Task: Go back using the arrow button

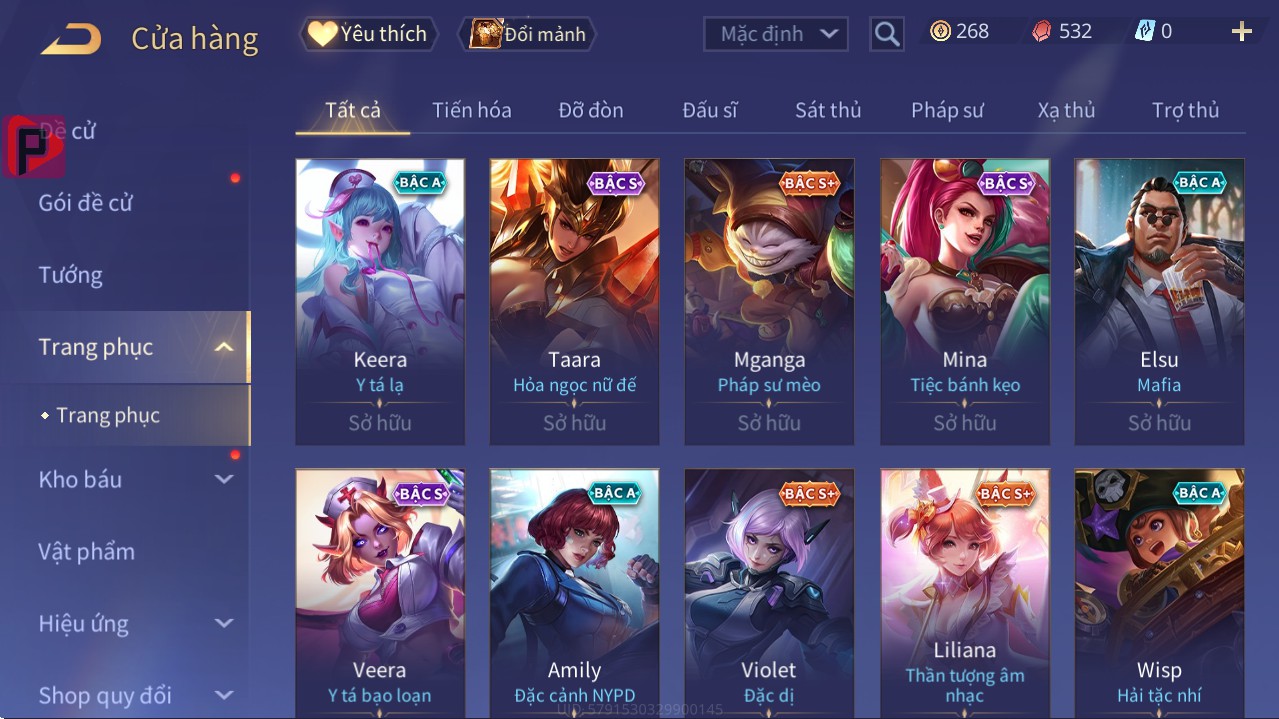Action: (x=71, y=40)
